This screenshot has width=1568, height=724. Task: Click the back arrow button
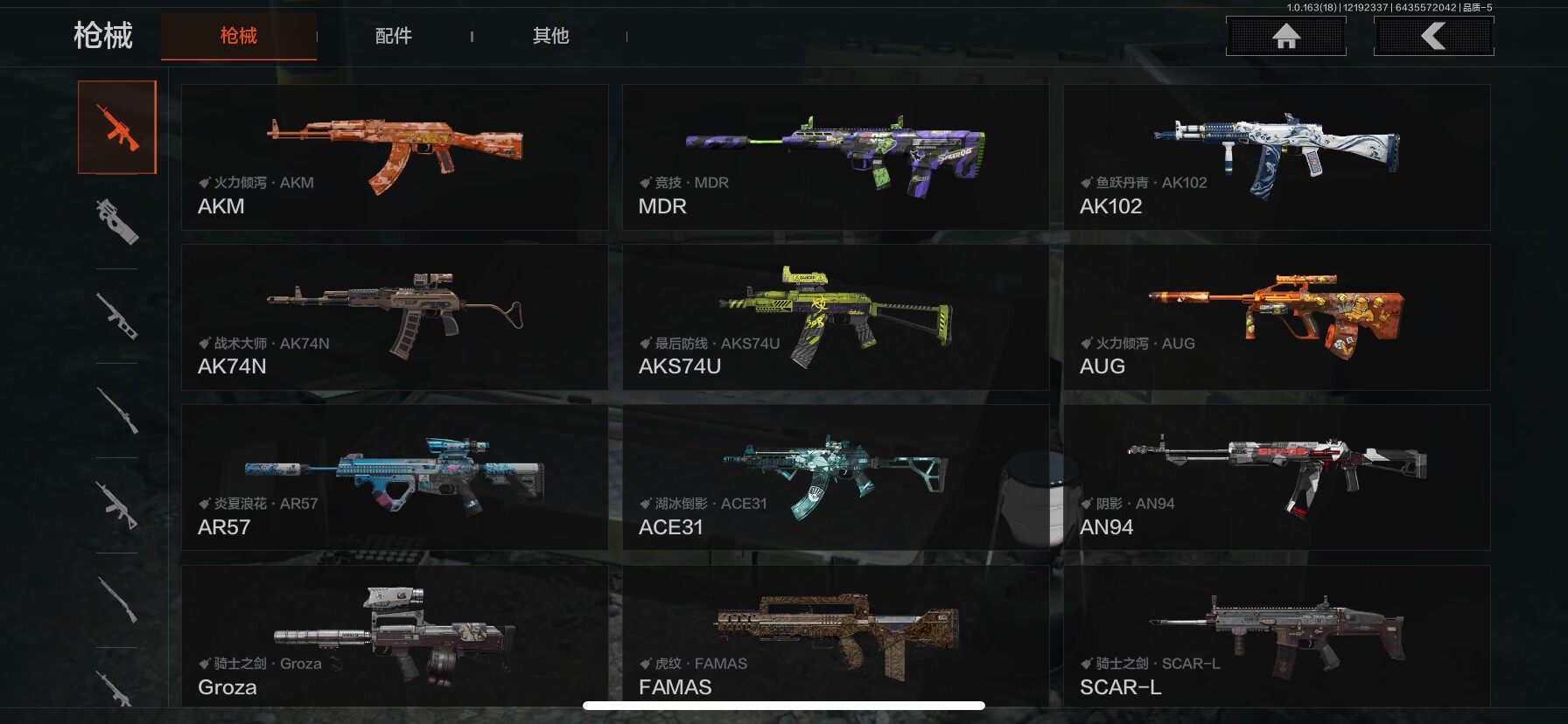coord(1433,36)
